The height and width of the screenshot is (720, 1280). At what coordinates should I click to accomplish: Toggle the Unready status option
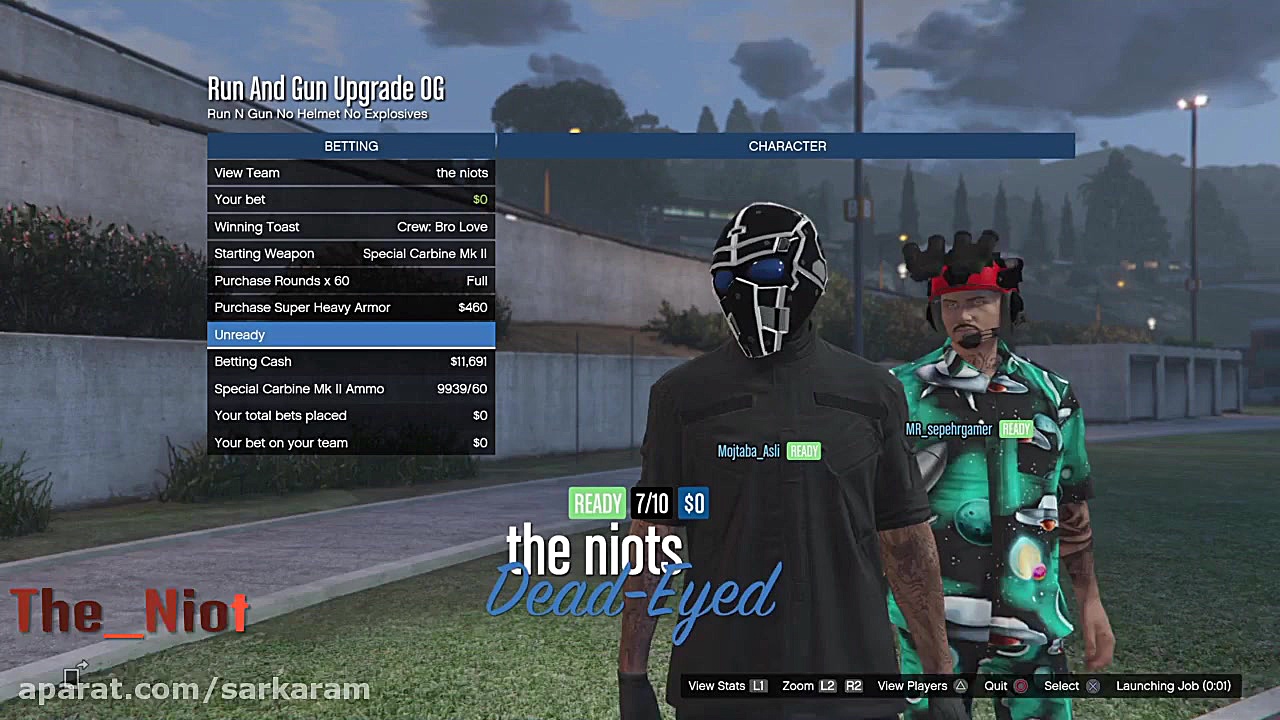350,334
